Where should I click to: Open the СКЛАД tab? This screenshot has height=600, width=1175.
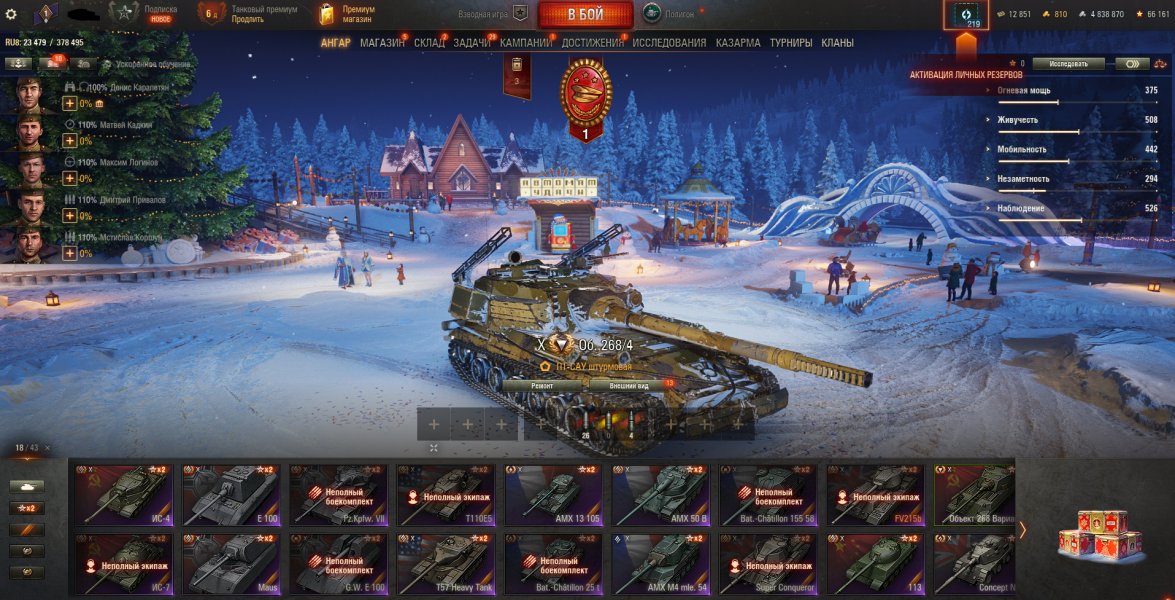coord(429,43)
